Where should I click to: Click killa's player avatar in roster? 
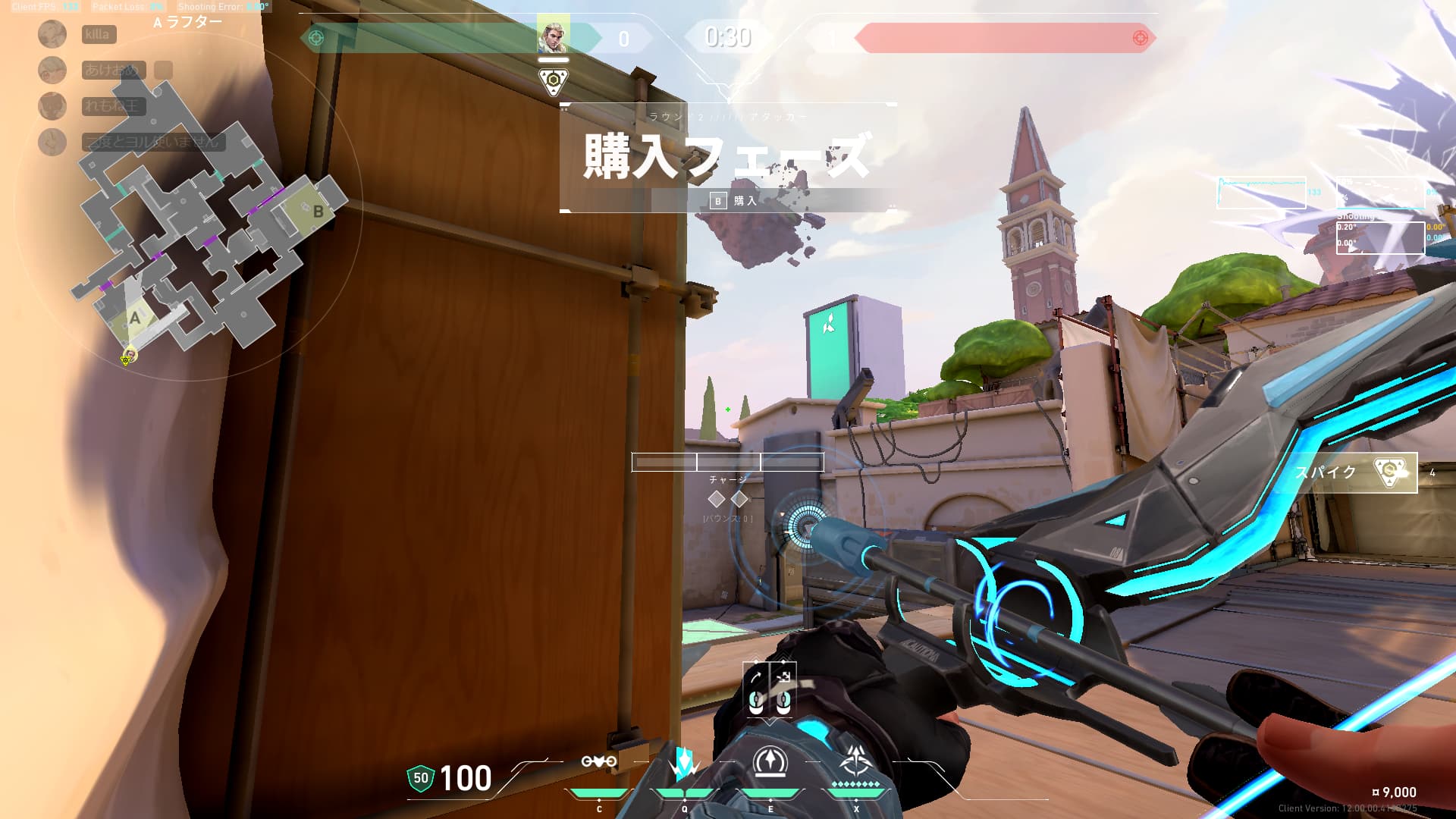(x=52, y=35)
